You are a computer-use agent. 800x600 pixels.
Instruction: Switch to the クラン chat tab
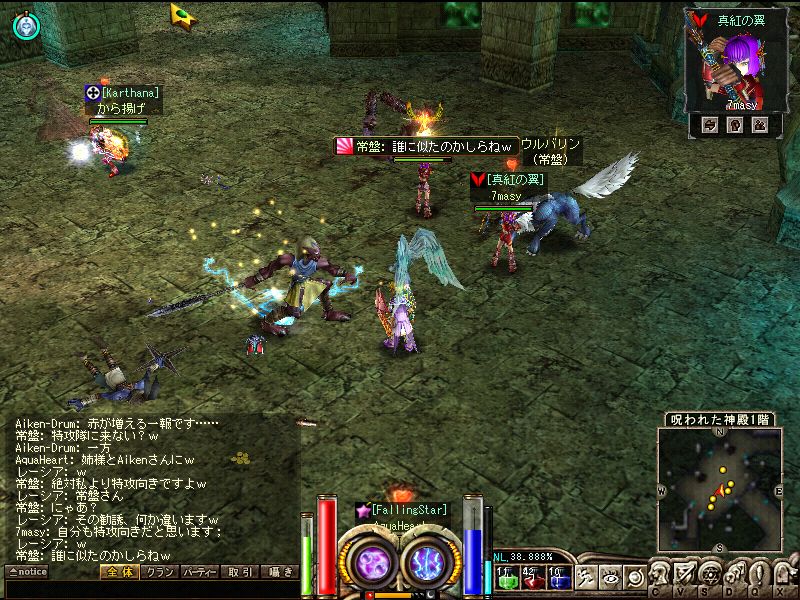[x=159, y=572]
